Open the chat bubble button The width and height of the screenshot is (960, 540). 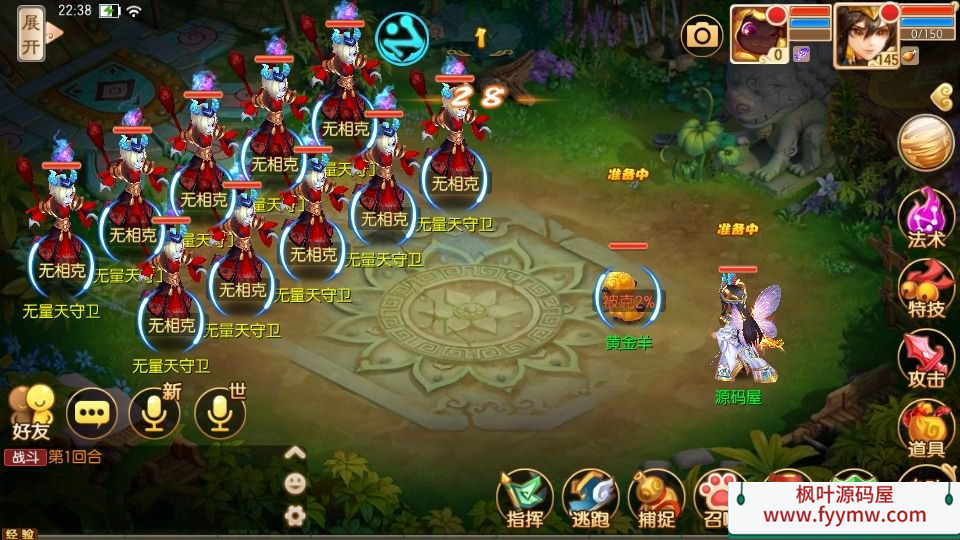point(92,412)
